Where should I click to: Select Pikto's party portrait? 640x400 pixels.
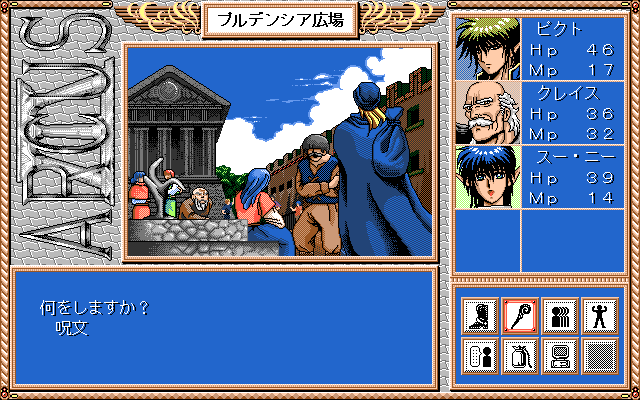point(488,46)
